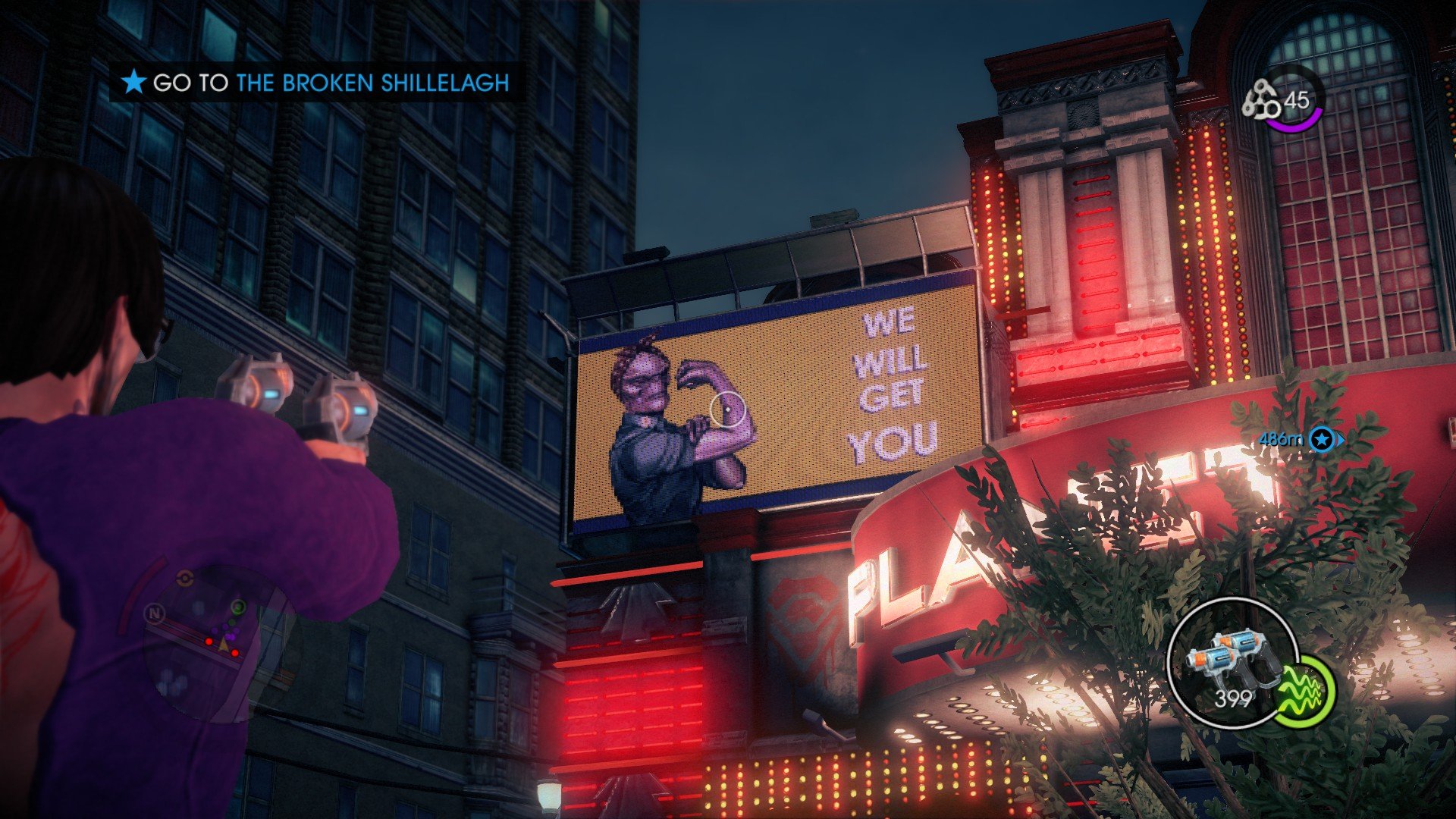Activate the green wave superpower icon

point(1304,692)
